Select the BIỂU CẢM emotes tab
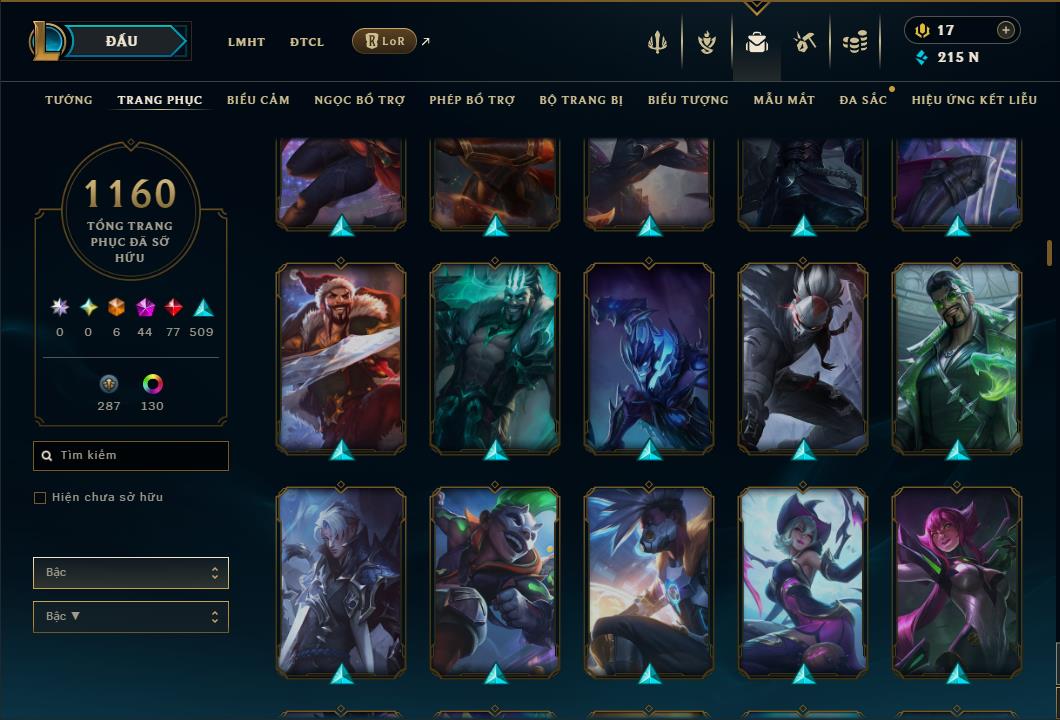The width and height of the screenshot is (1060, 720). [258, 100]
